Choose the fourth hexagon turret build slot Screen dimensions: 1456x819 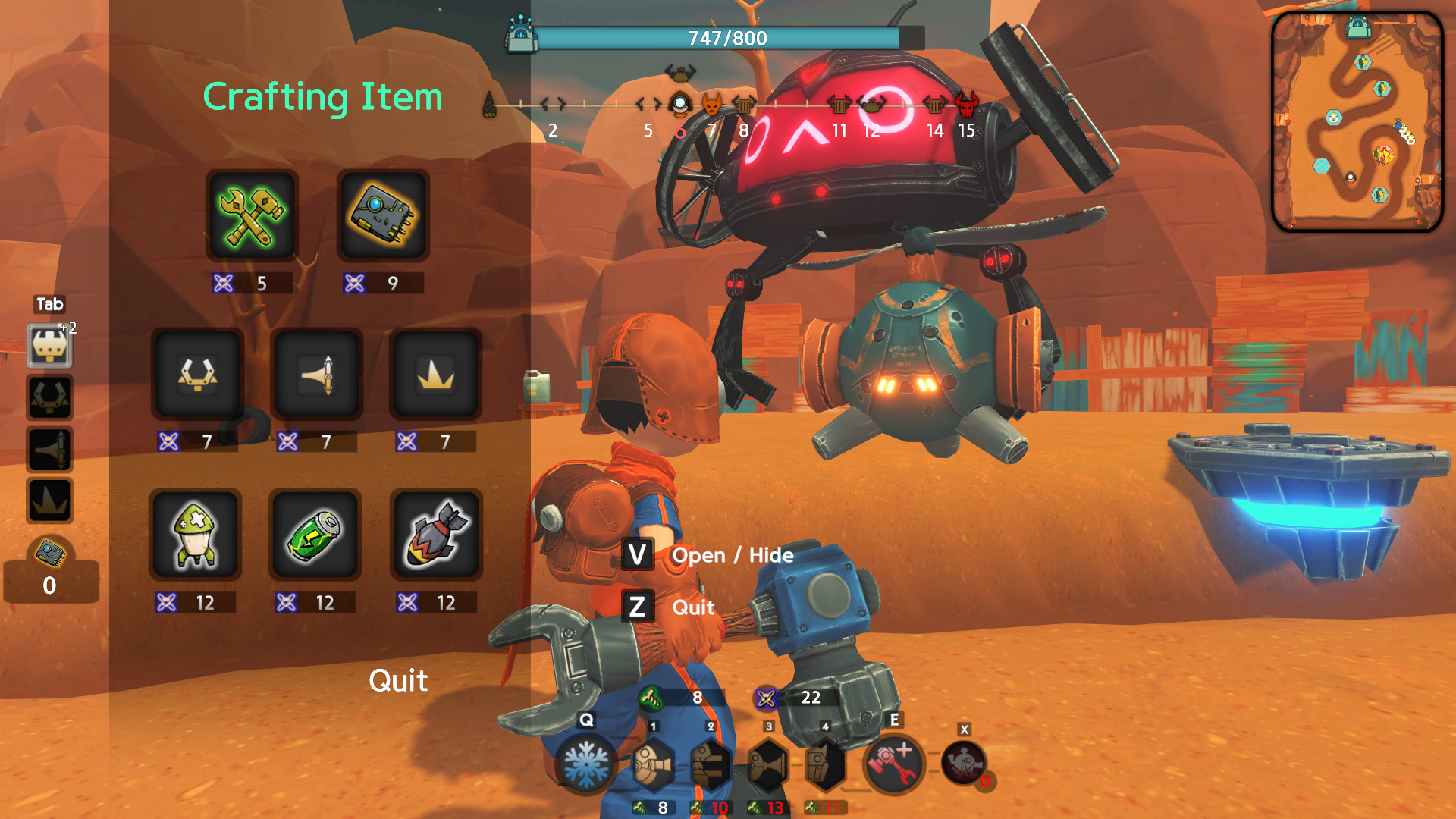(825, 764)
